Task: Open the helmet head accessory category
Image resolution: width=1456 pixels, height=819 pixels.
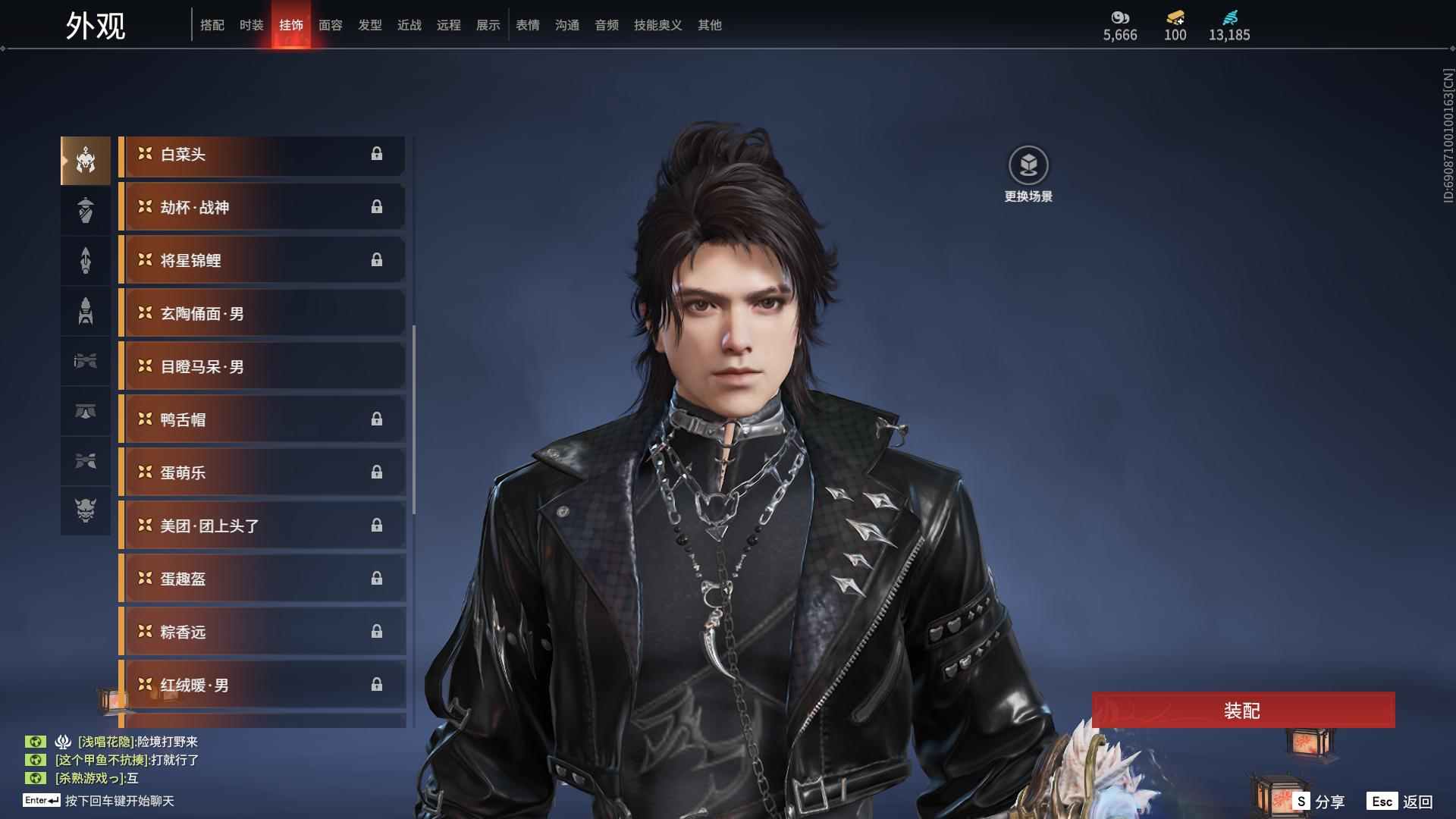Action: (x=86, y=160)
